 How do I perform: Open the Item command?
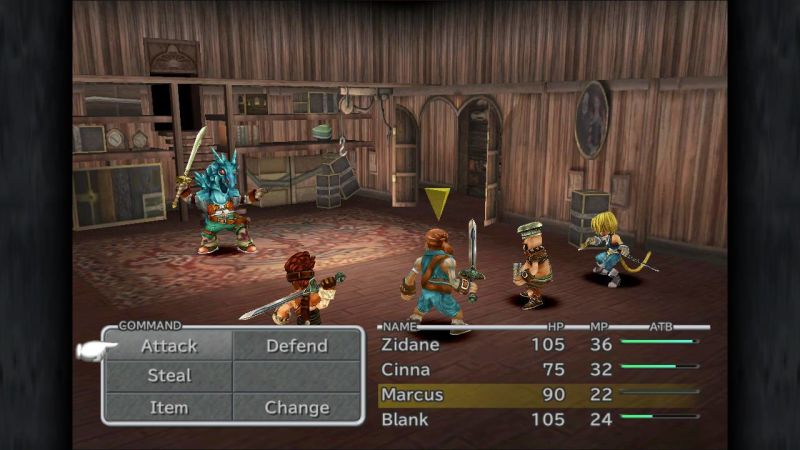tap(169, 407)
